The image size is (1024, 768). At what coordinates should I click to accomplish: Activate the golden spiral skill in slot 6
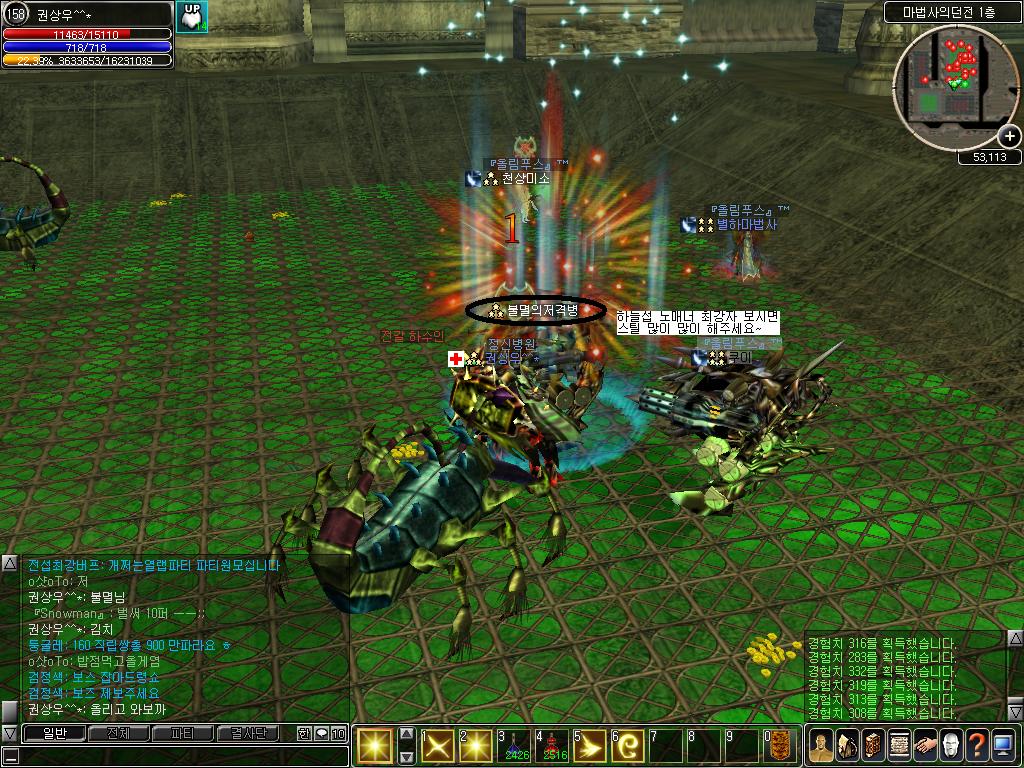tap(627, 746)
